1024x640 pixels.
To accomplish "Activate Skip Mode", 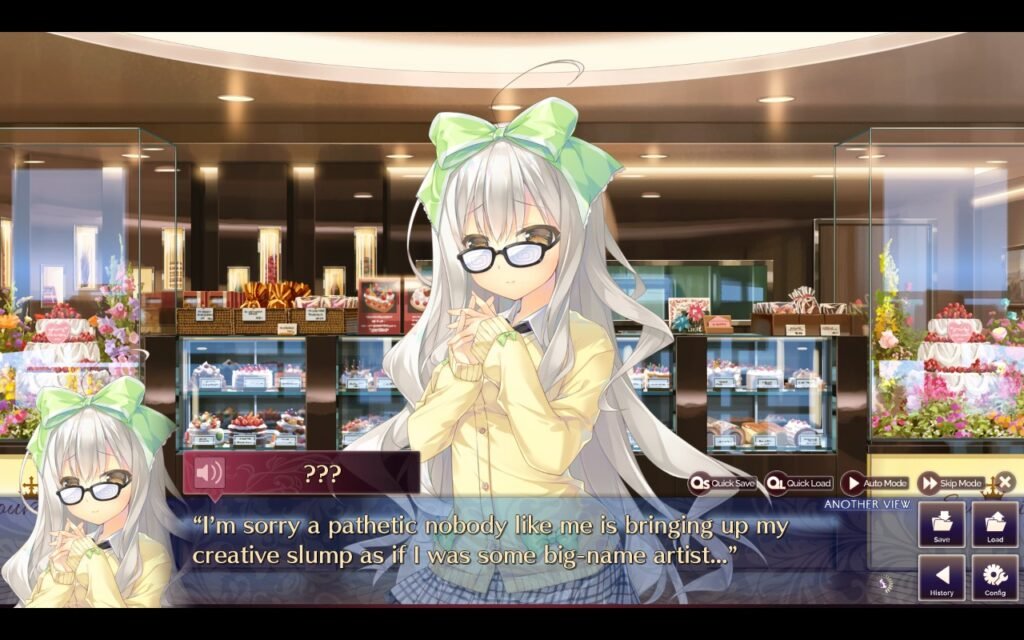I will coord(951,483).
